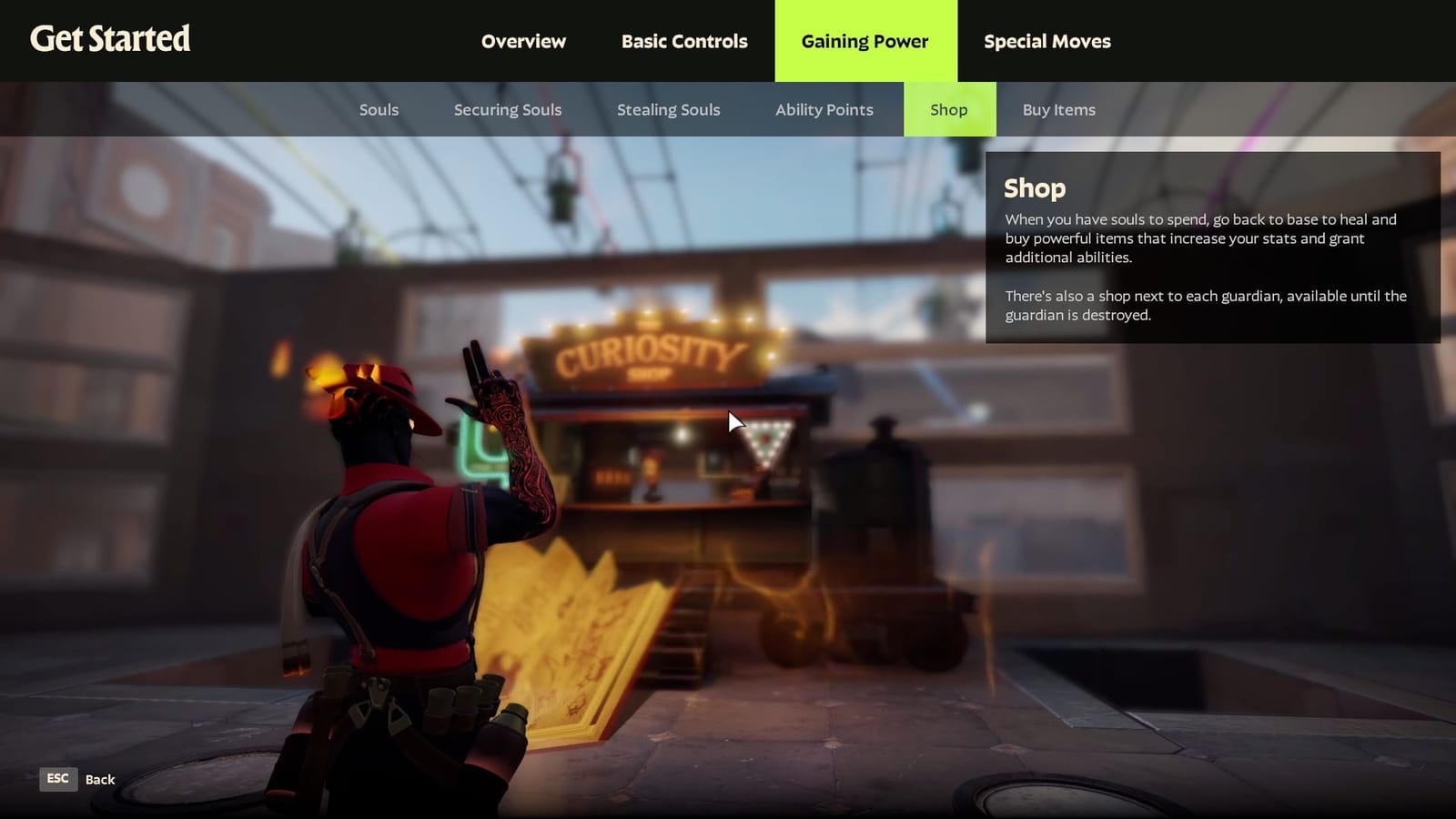Image resolution: width=1456 pixels, height=819 pixels.
Task: View the Ability Points section
Action: click(x=824, y=109)
